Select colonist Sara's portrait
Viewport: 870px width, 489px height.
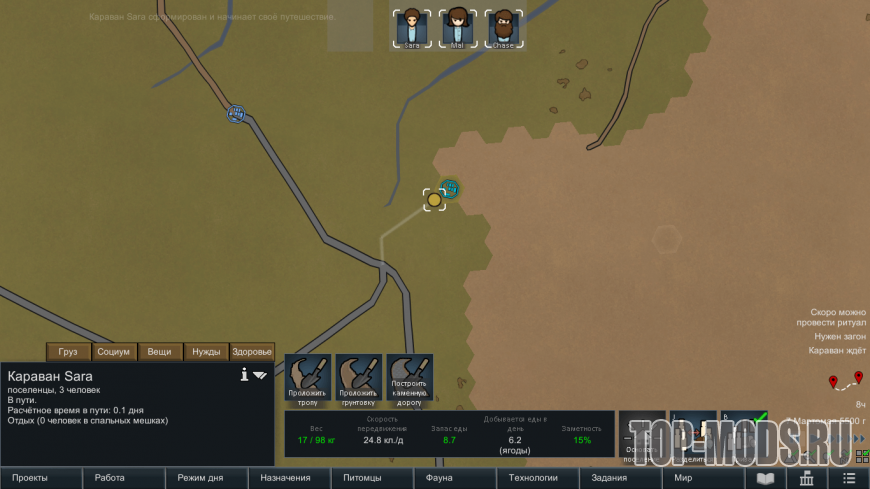click(411, 28)
